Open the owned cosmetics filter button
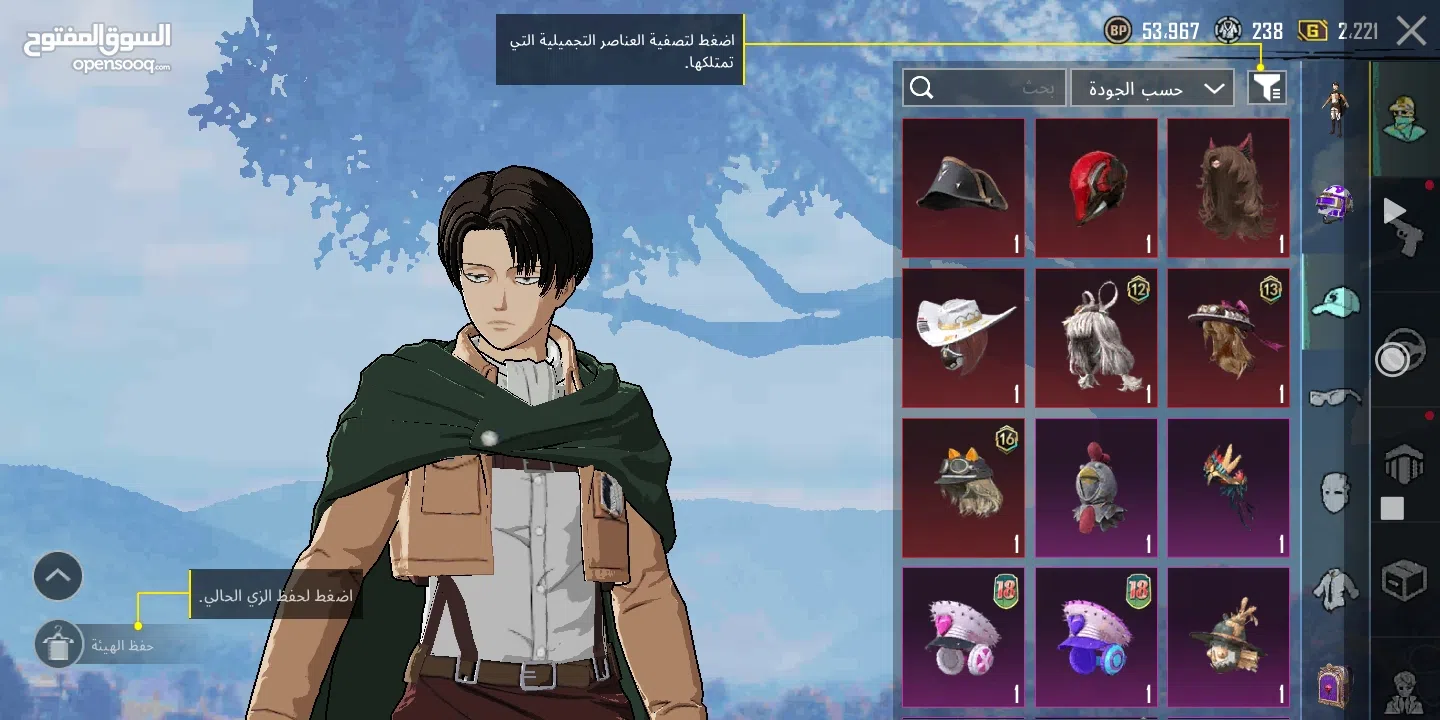 coord(1267,88)
